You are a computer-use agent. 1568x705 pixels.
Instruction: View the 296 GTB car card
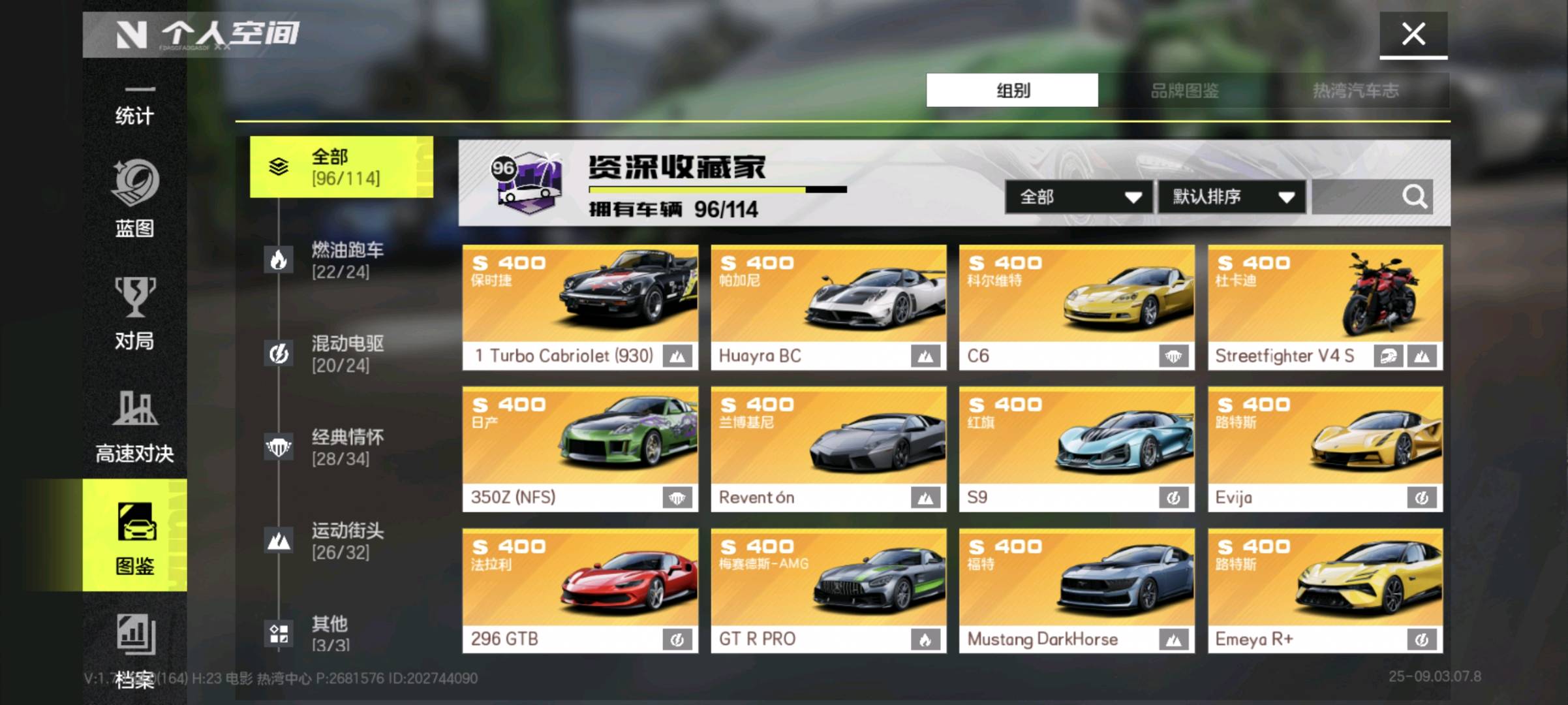(580, 590)
